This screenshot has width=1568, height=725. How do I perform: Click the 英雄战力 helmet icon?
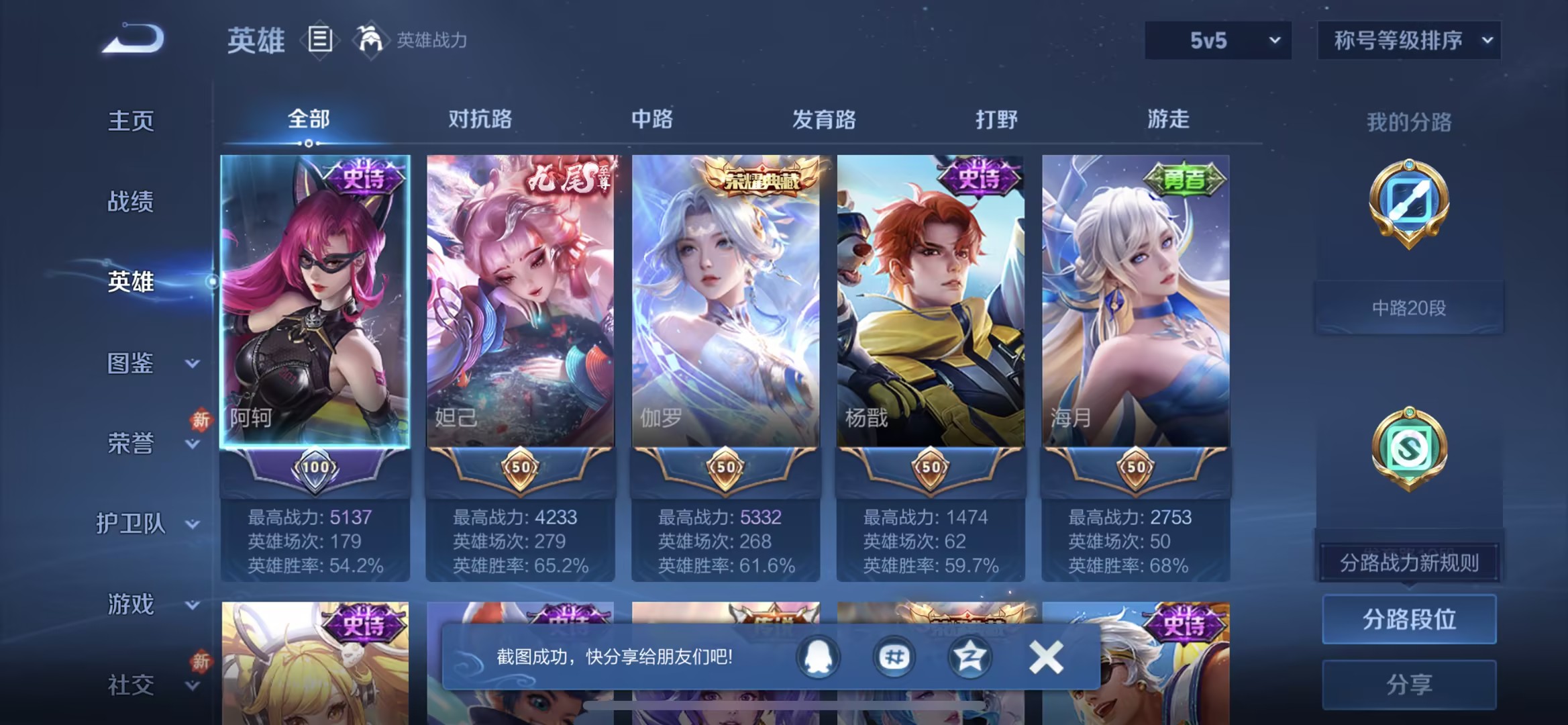371,38
